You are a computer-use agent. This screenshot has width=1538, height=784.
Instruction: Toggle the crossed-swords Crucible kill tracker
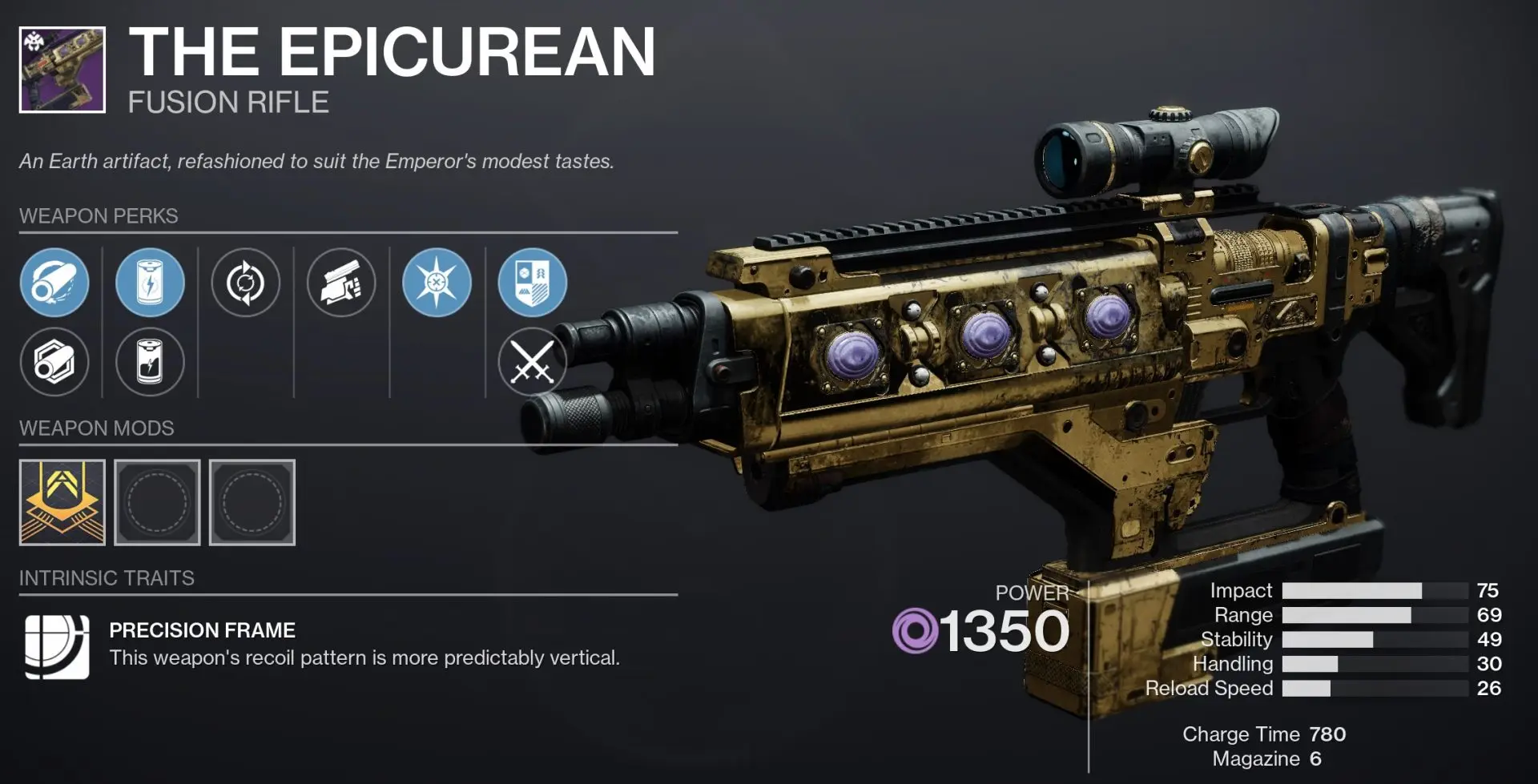[x=532, y=362]
